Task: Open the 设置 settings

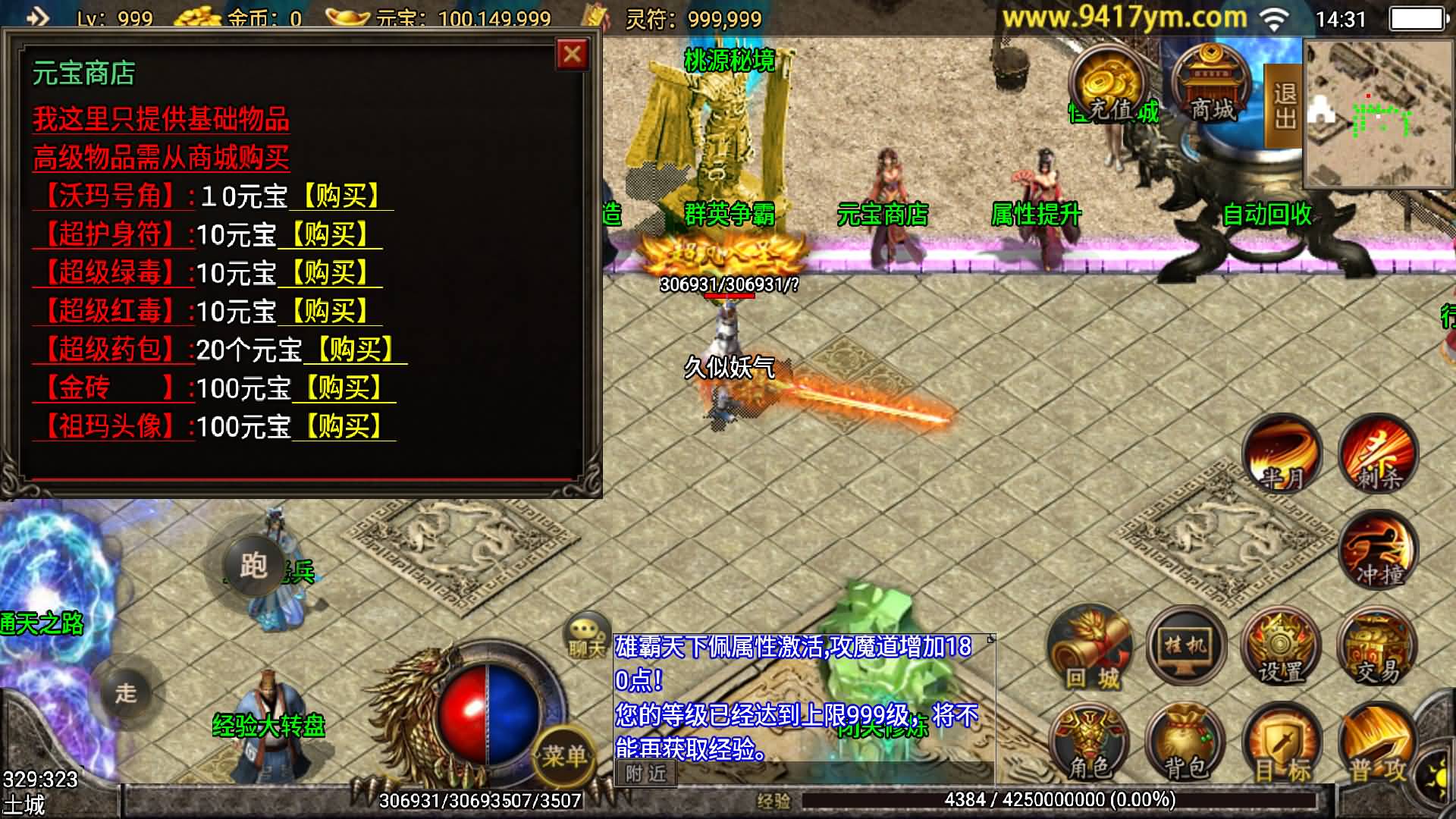Action: (1282, 648)
